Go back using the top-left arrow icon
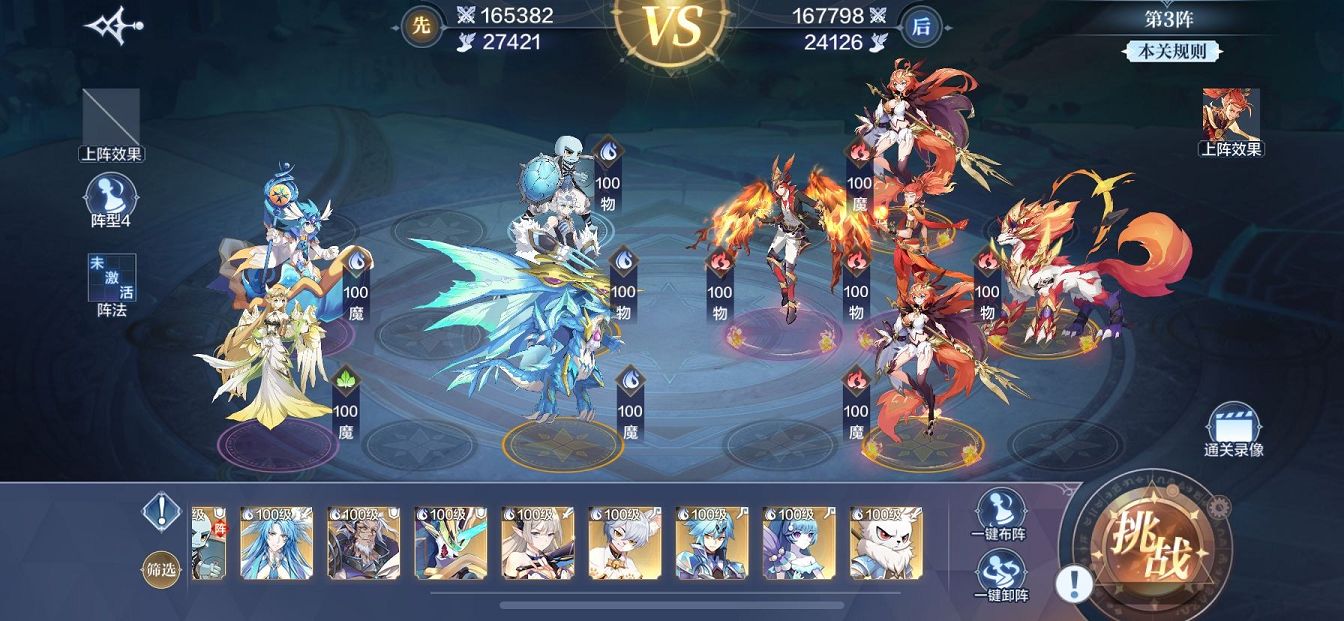This screenshot has height=621, width=1344. [x=113, y=27]
